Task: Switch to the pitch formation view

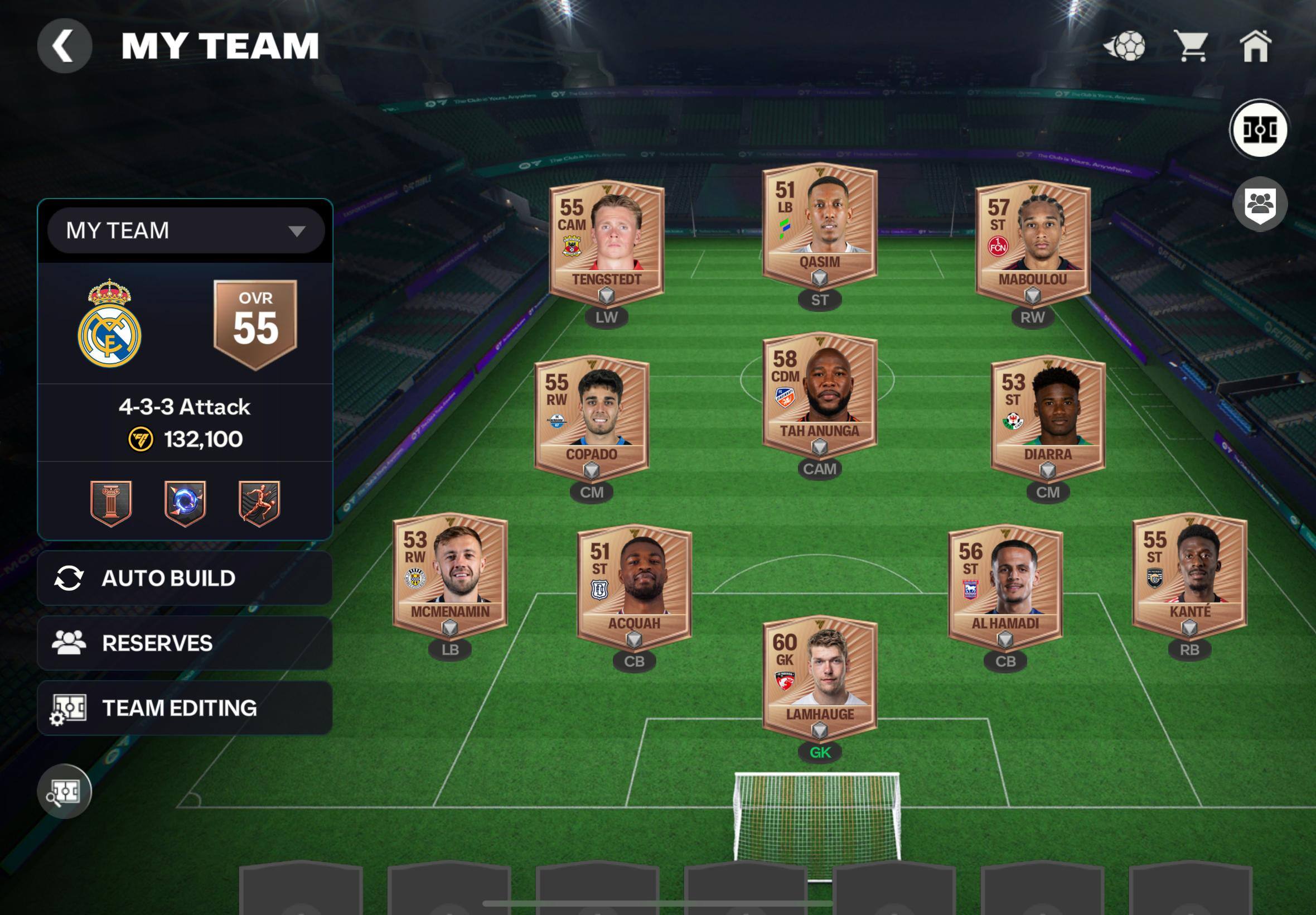Action: coord(1259,129)
